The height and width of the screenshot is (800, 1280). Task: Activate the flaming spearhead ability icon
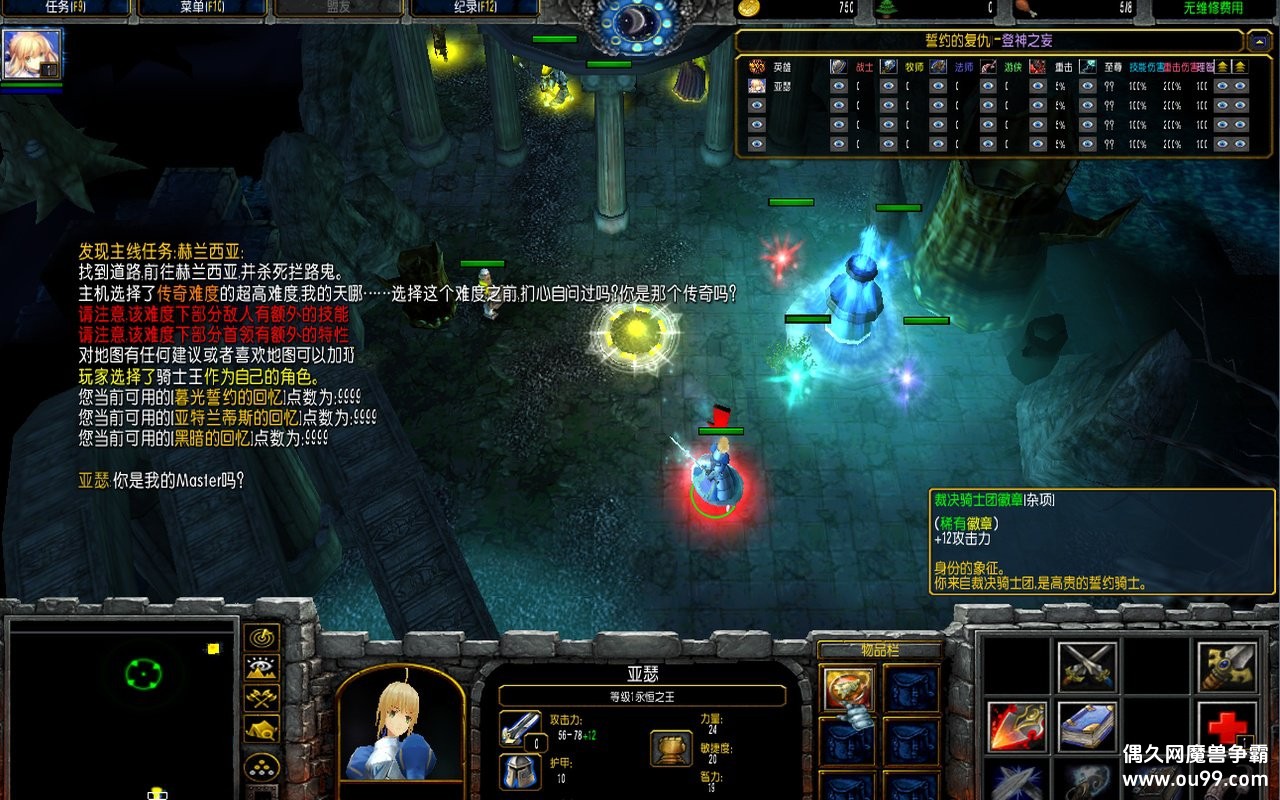click(x=1017, y=726)
